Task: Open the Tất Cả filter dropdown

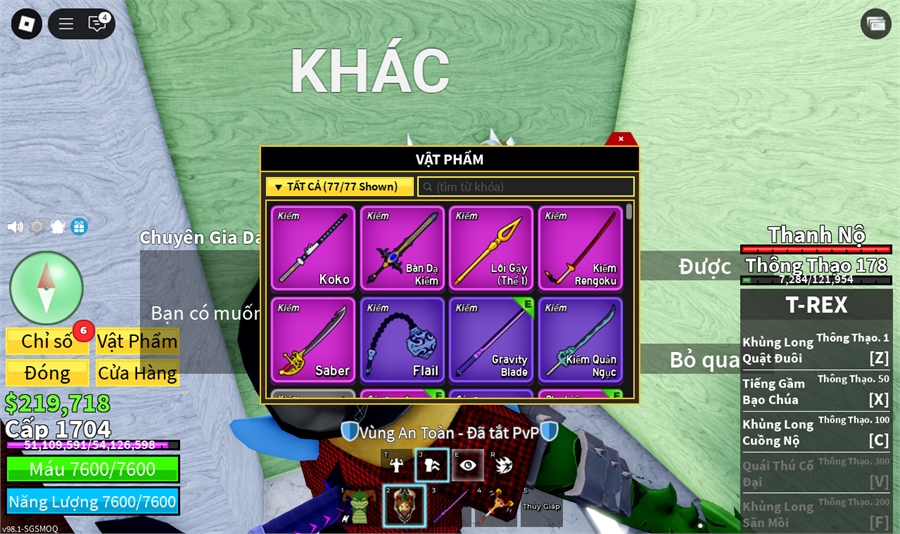Action: (339, 187)
